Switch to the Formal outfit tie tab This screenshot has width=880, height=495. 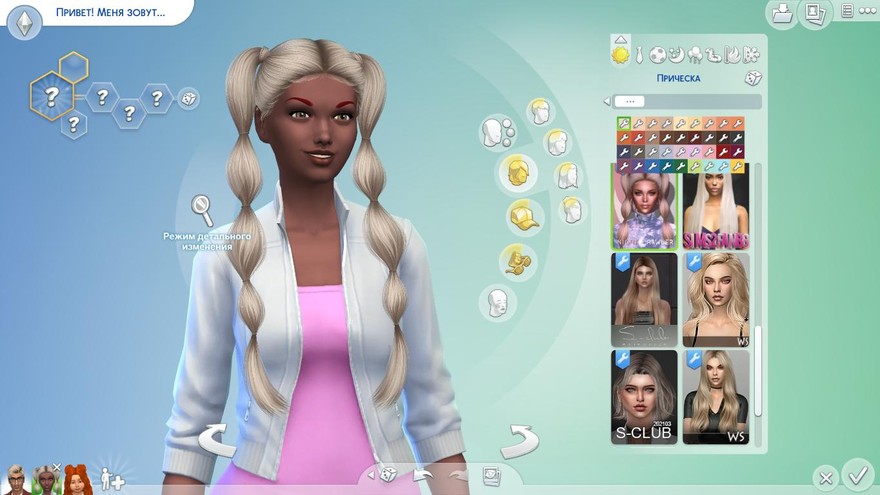[x=639, y=55]
